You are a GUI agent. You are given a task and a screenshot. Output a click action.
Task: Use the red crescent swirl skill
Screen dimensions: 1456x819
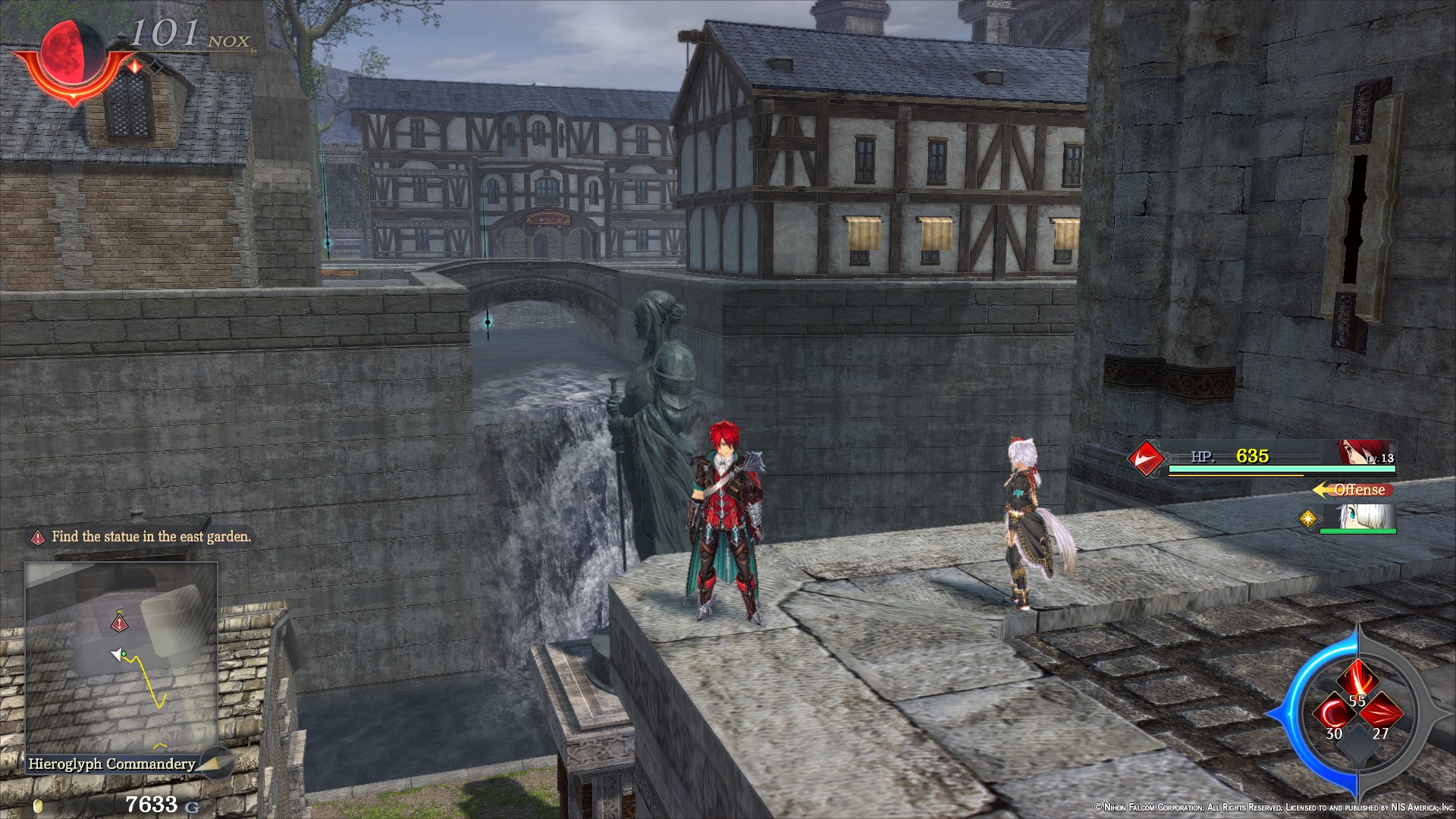click(x=1332, y=714)
